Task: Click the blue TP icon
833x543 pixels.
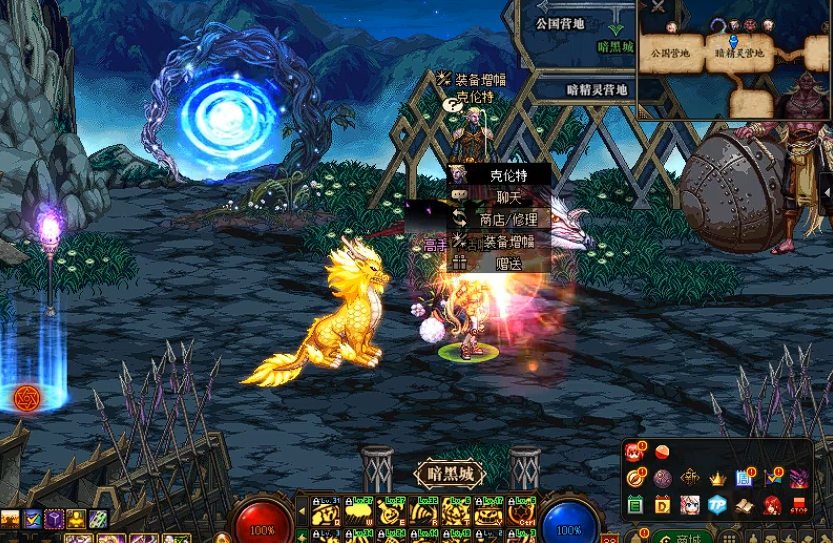Action: tap(717, 505)
